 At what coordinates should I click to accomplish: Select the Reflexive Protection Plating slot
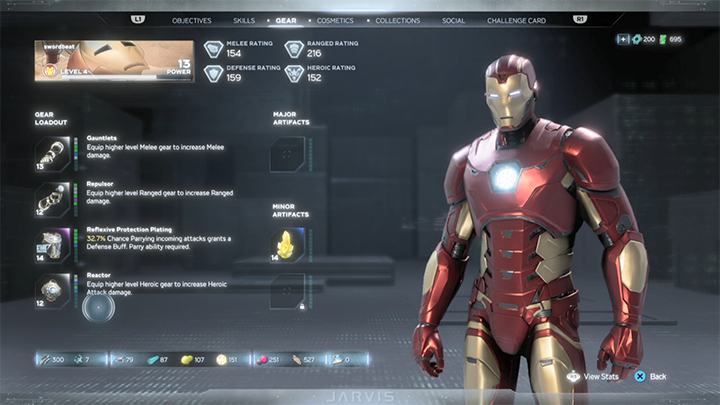(x=51, y=243)
